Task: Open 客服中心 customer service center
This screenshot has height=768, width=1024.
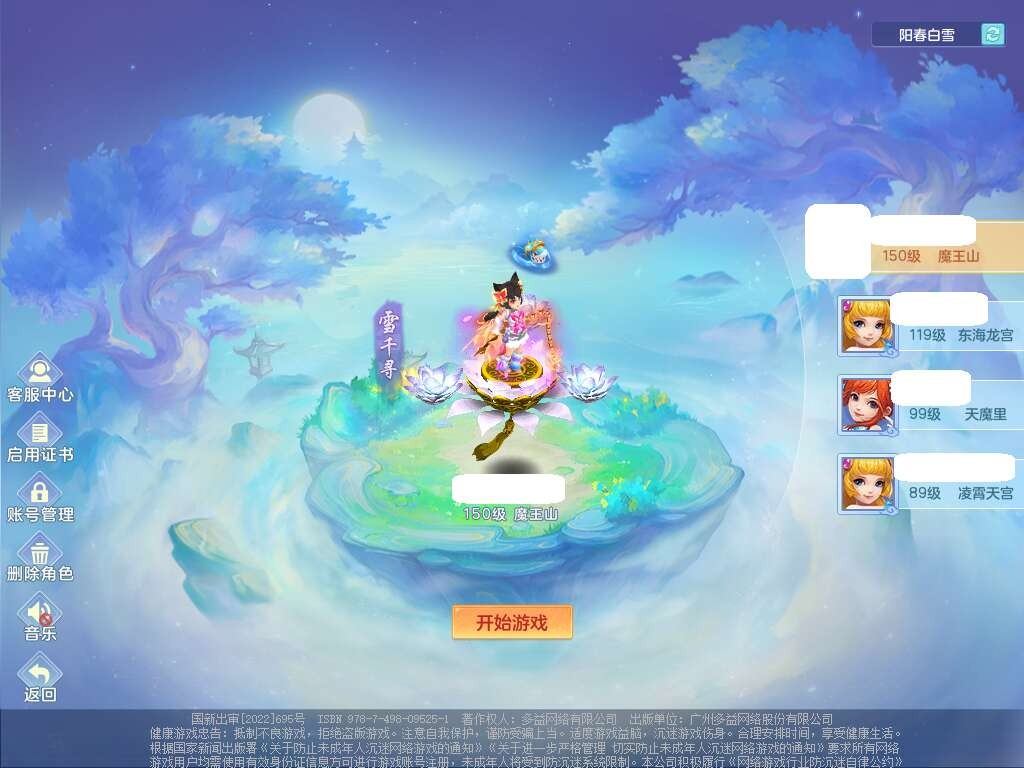Action: (40, 378)
